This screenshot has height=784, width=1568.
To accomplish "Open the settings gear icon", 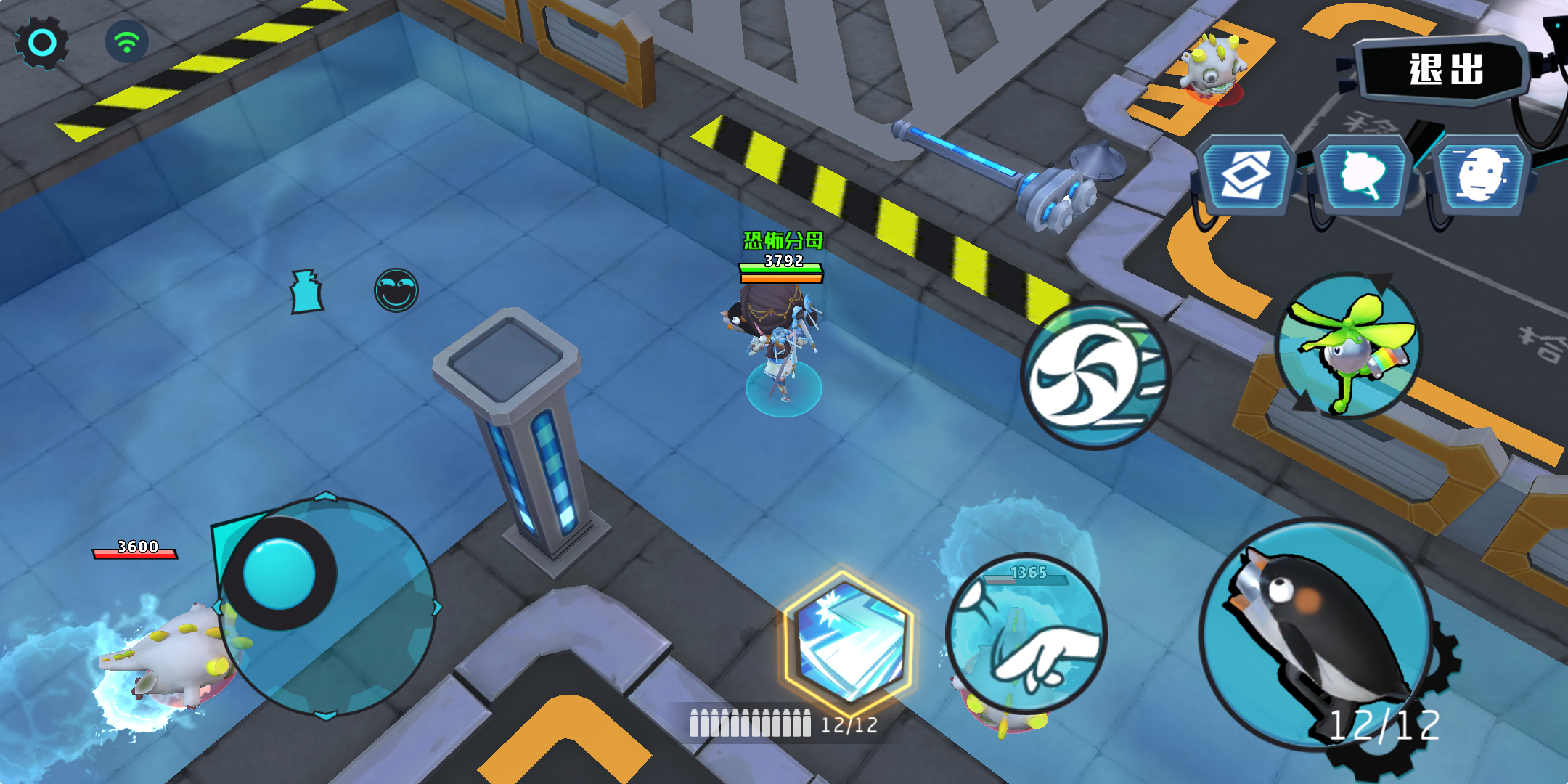I will coord(41,44).
